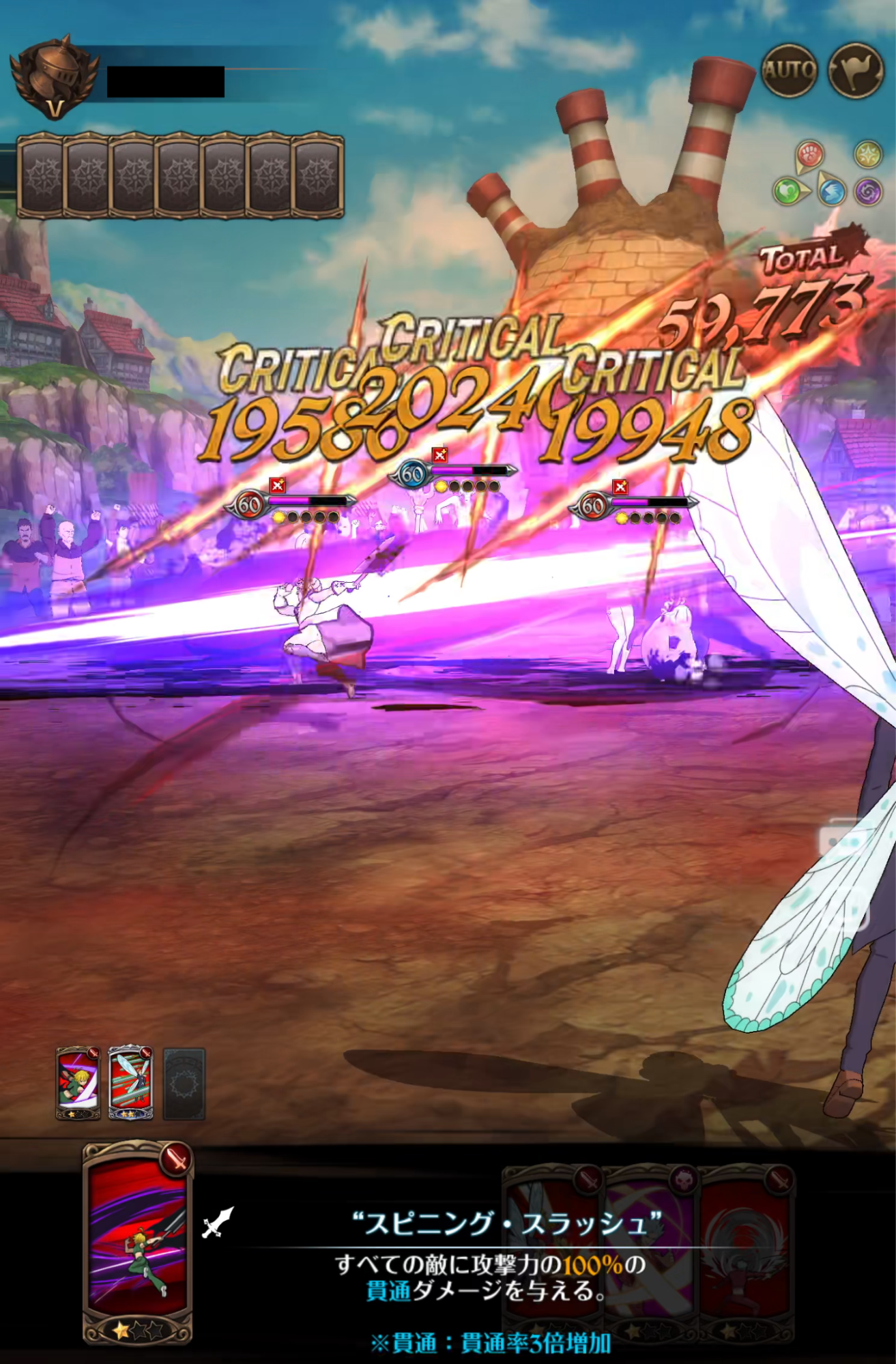Select the yellow star attribute icon
Viewport: 896px width, 1364px height.
click(868, 154)
